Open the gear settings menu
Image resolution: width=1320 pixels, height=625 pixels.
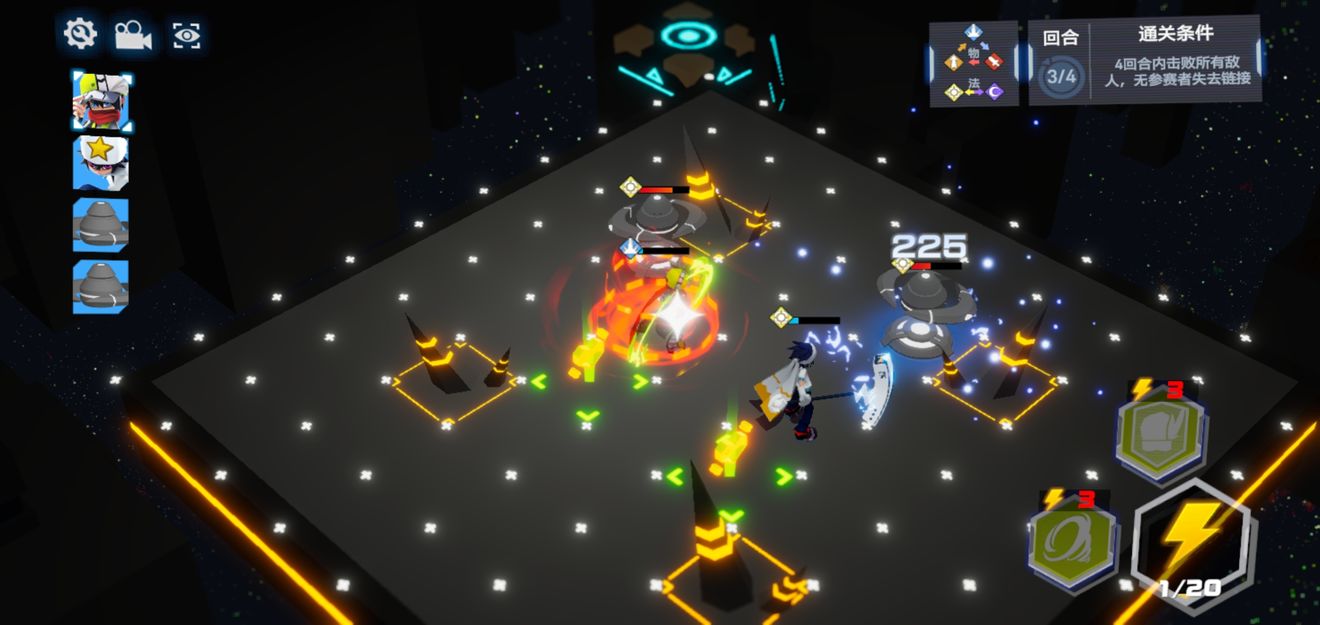pos(79,34)
